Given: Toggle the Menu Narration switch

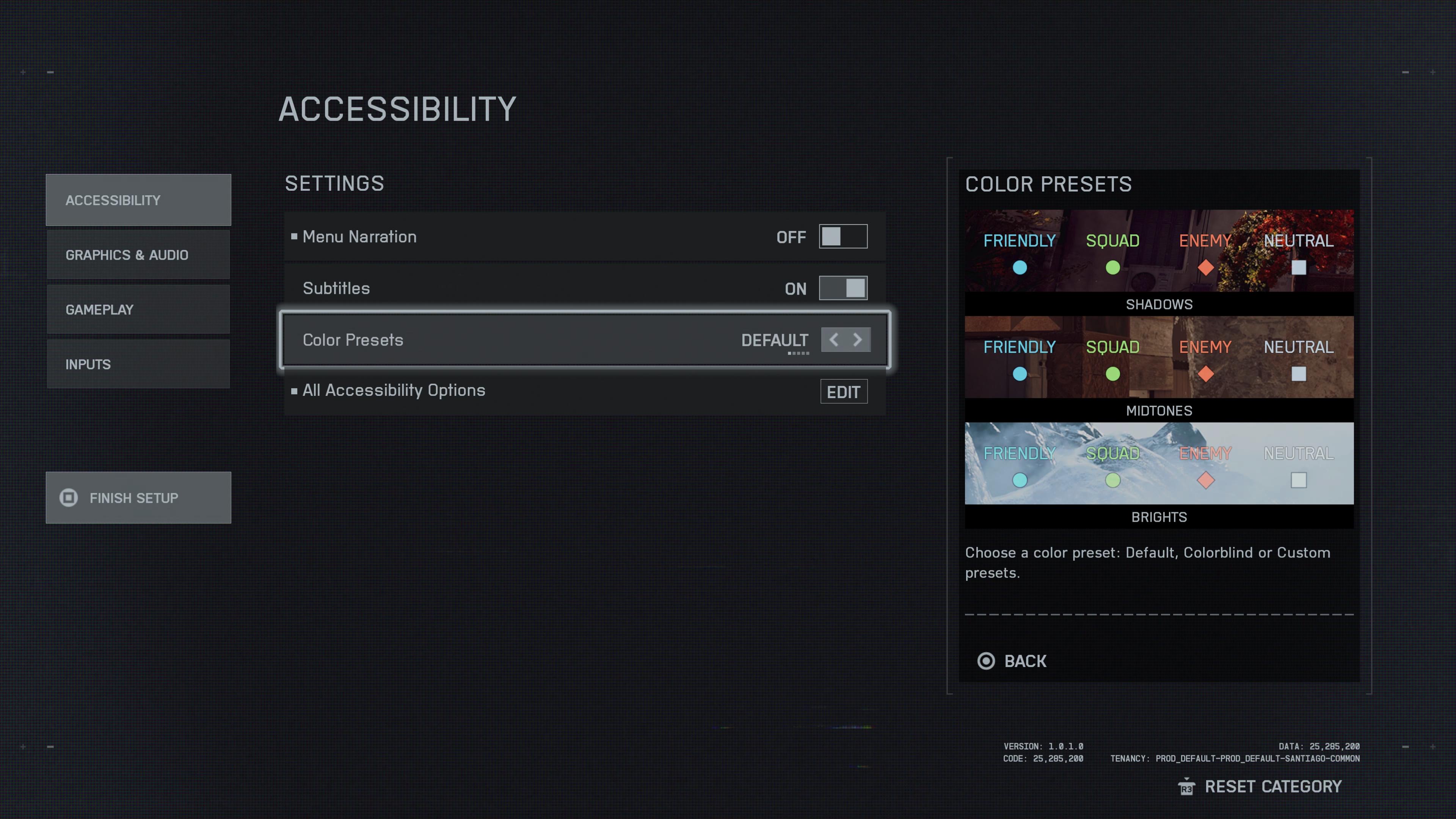Looking at the screenshot, I should click(843, 237).
